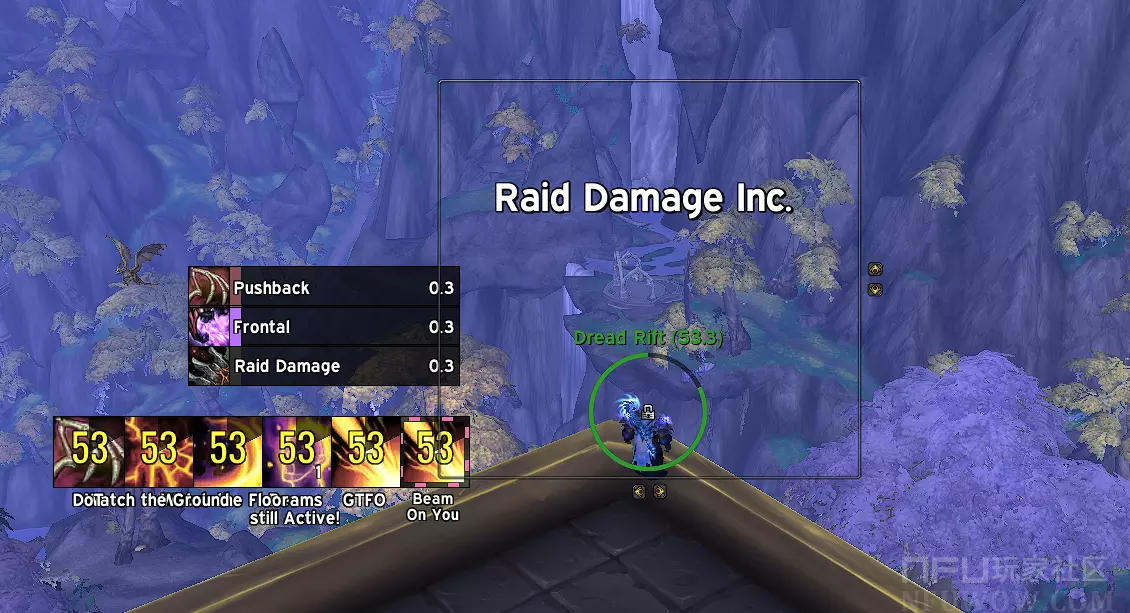Viewport: 1130px width, 613px height.
Task: Click the Floor still Active icon
Action: [296, 451]
